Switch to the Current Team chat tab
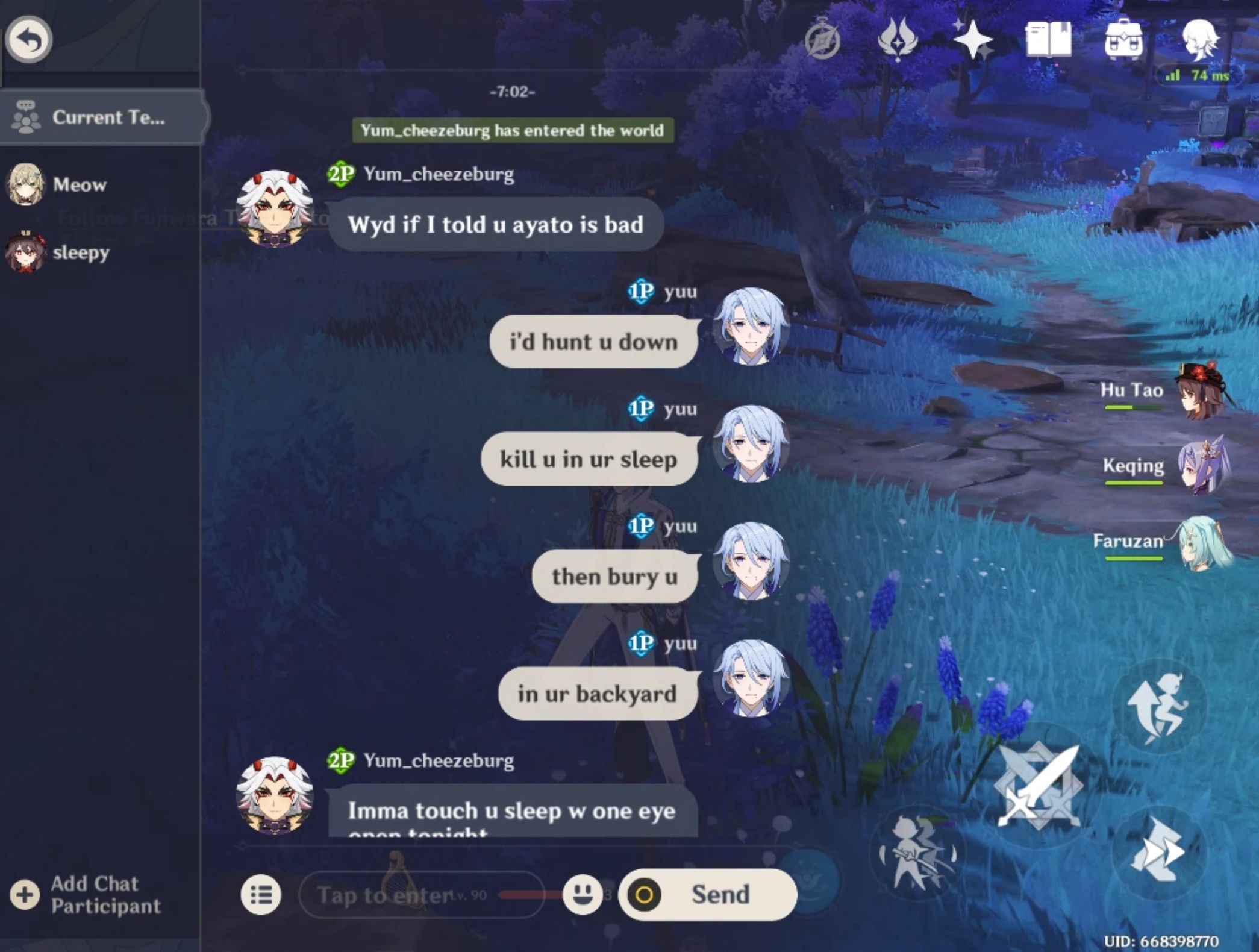The height and width of the screenshot is (952, 1259). pos(101,117)
